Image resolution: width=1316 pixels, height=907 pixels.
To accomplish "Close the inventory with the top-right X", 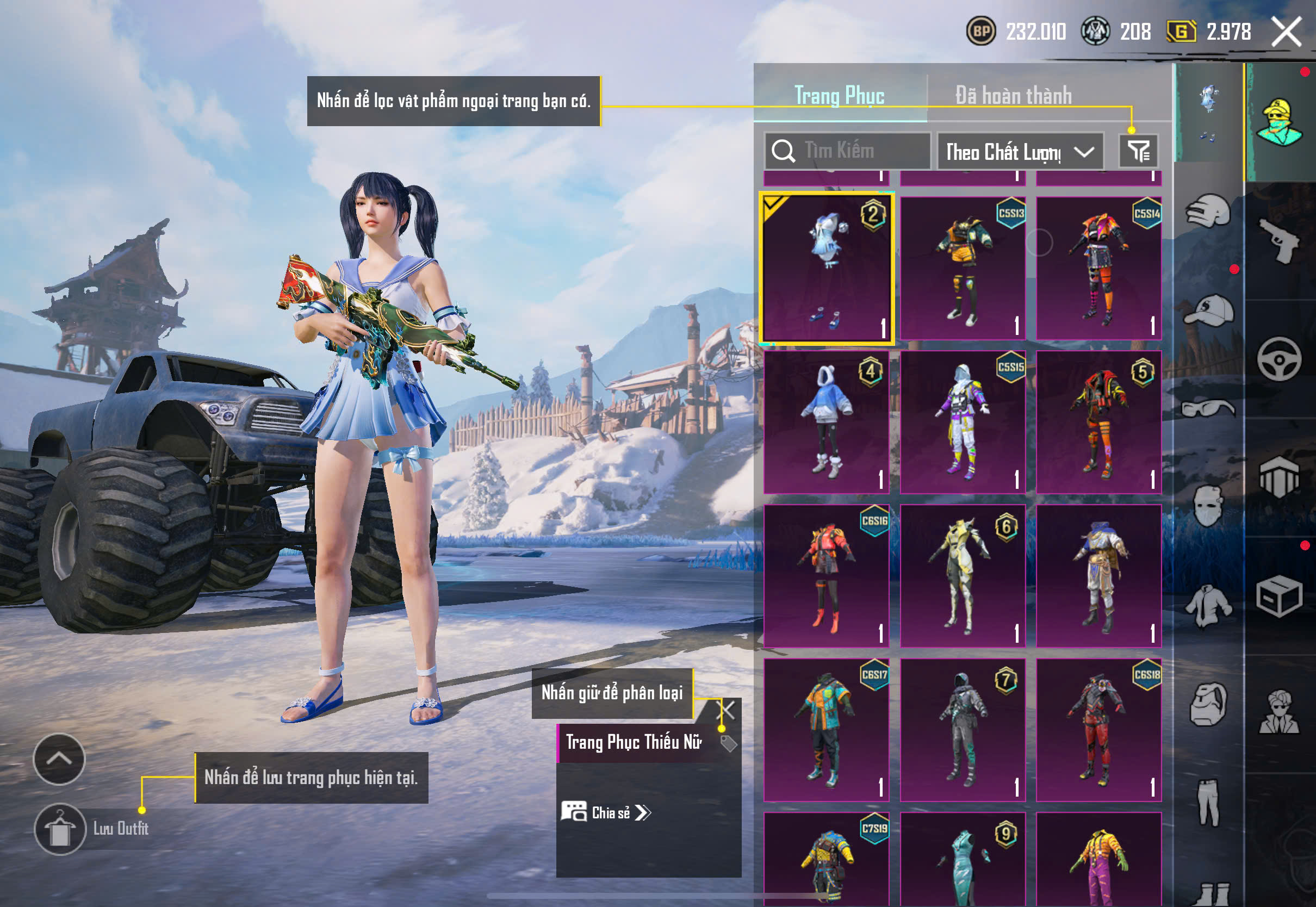I will (x=1287, y=32).
